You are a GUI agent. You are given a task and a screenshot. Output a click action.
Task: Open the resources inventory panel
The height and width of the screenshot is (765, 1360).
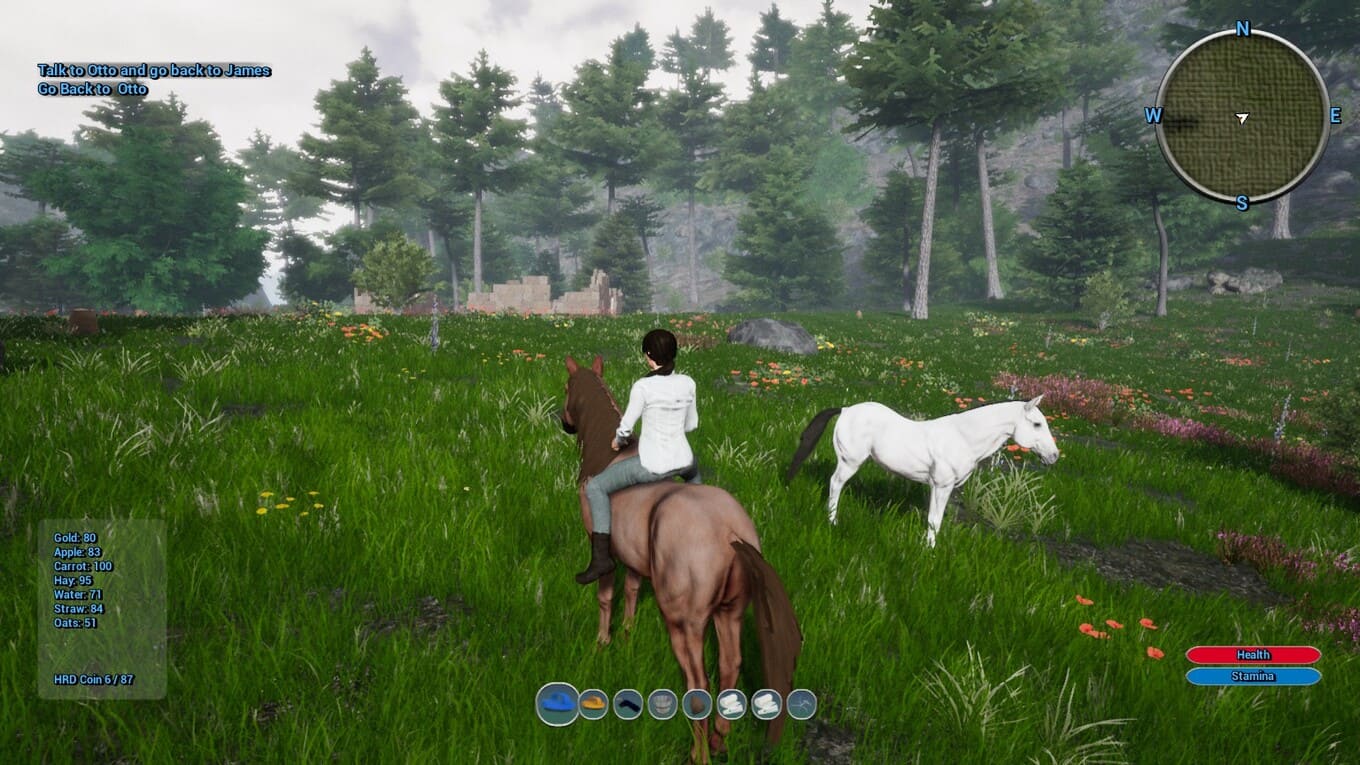102,608
